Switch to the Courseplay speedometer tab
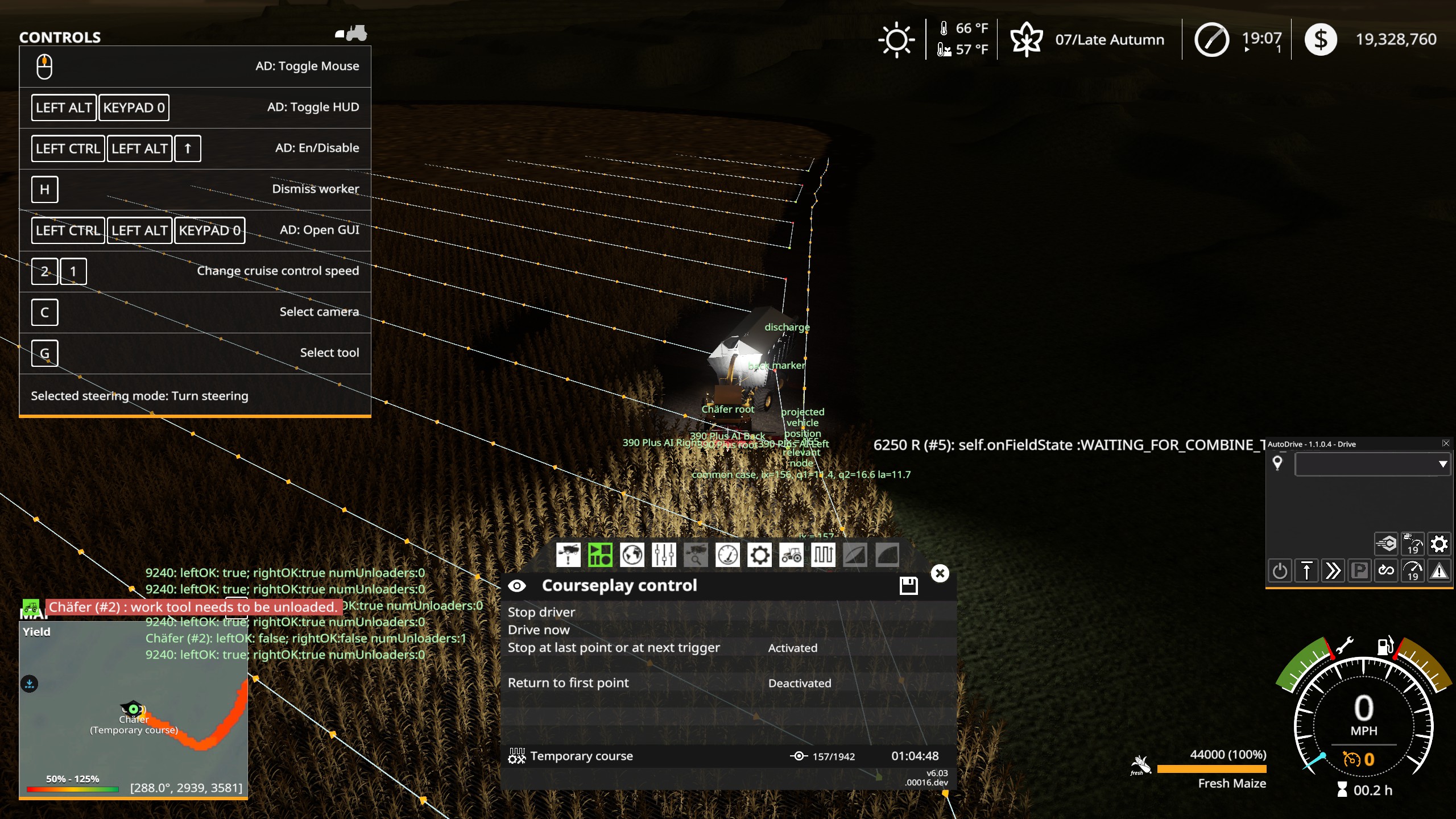This screenshot has height=819, width=1456. [727, 555]
